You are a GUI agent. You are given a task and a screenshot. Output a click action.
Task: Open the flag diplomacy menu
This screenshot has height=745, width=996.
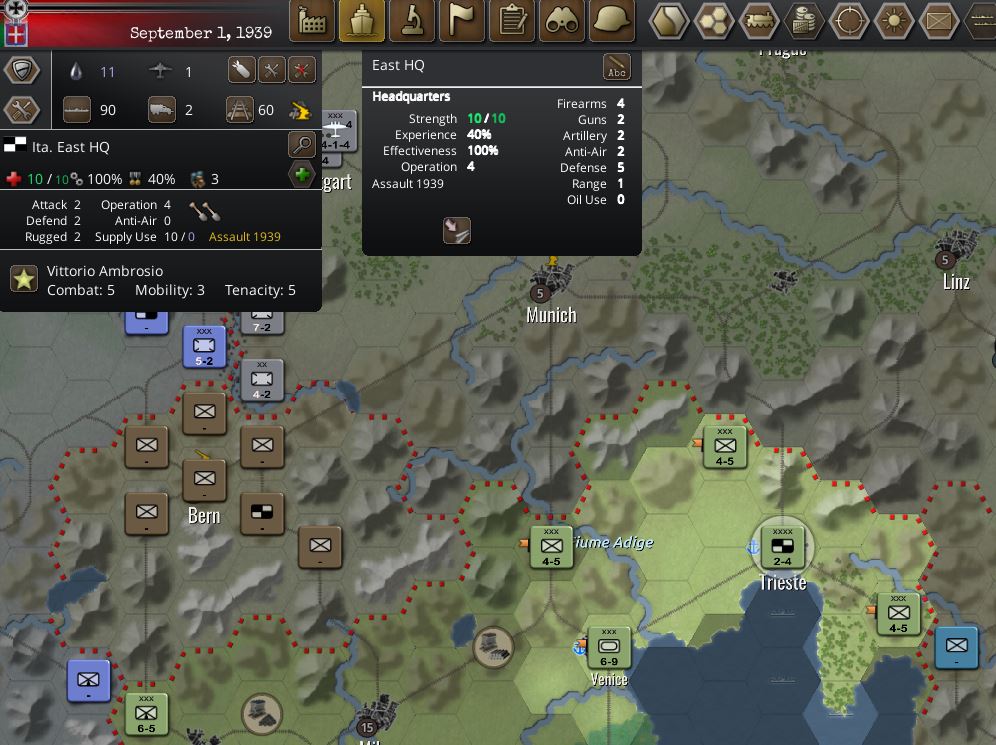462,21
